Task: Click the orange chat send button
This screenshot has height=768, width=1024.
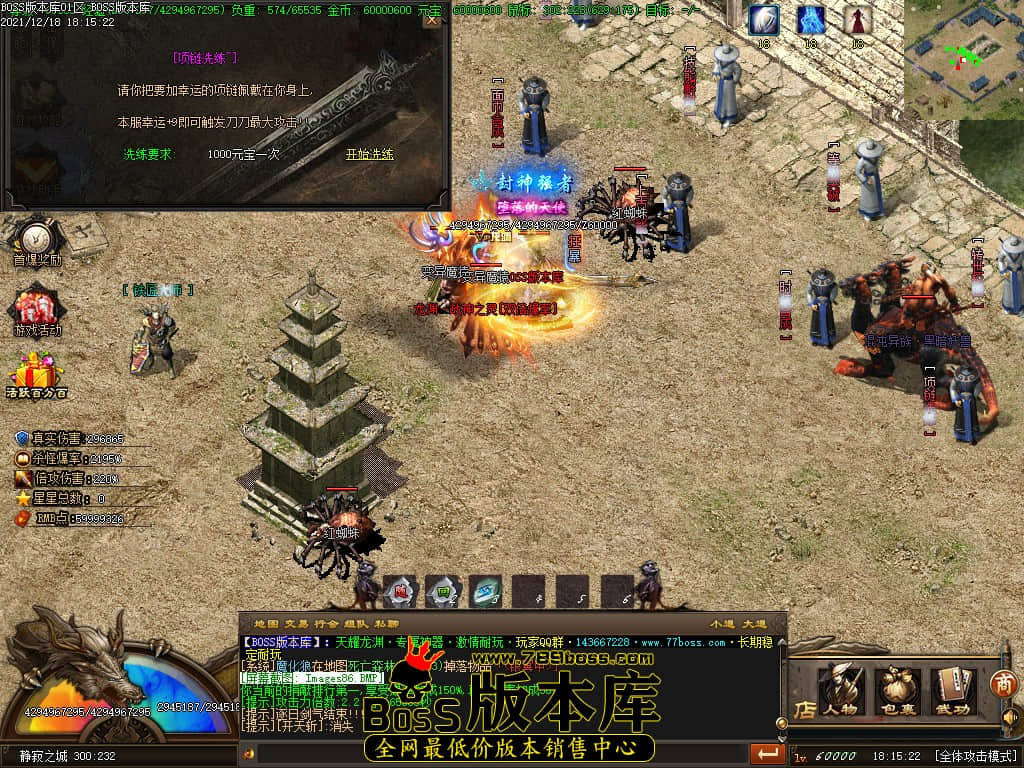Action: pyautogui.click(x=767, y=753)
